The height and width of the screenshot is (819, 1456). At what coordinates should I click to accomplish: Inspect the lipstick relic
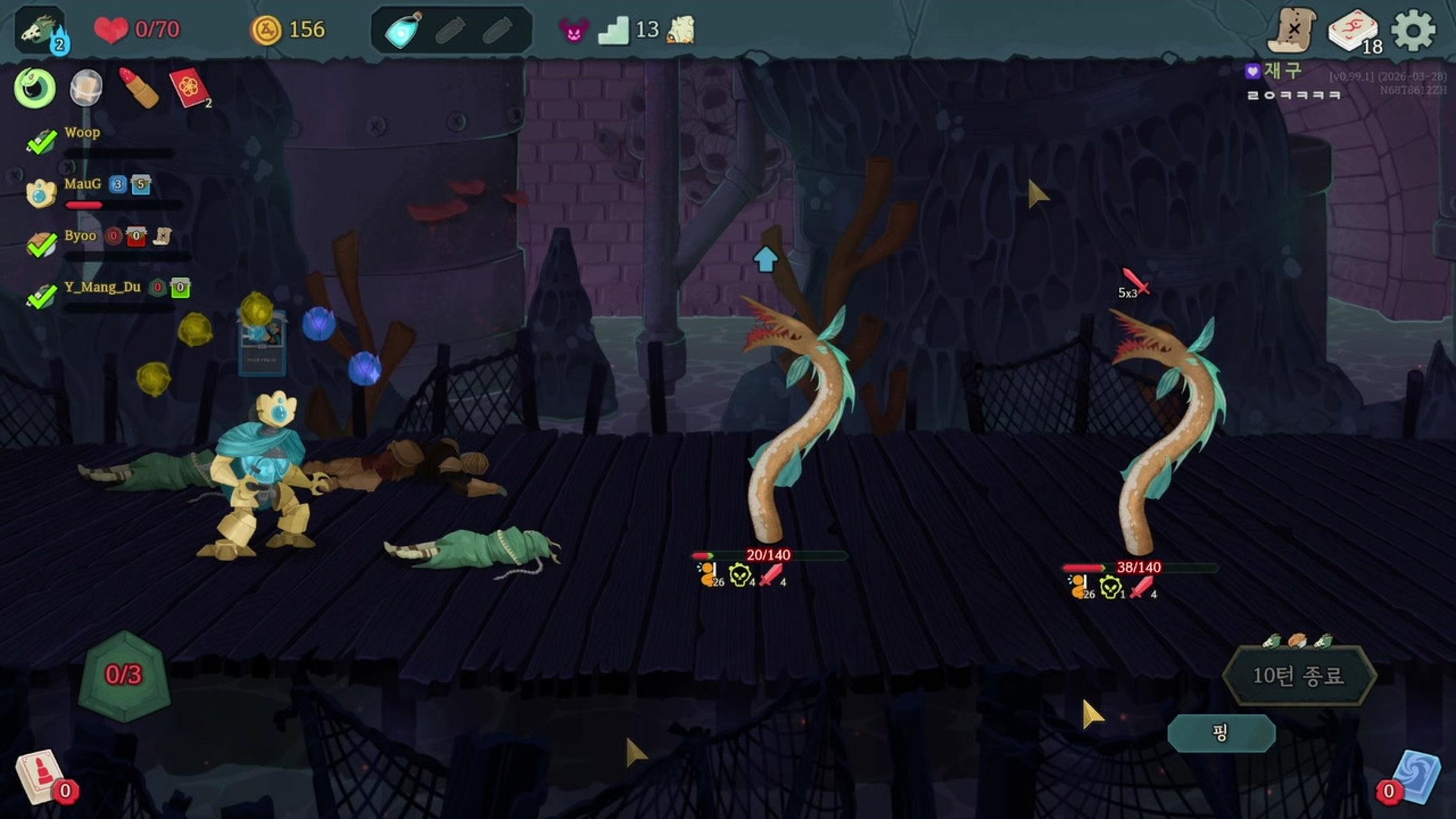[139, 88]
